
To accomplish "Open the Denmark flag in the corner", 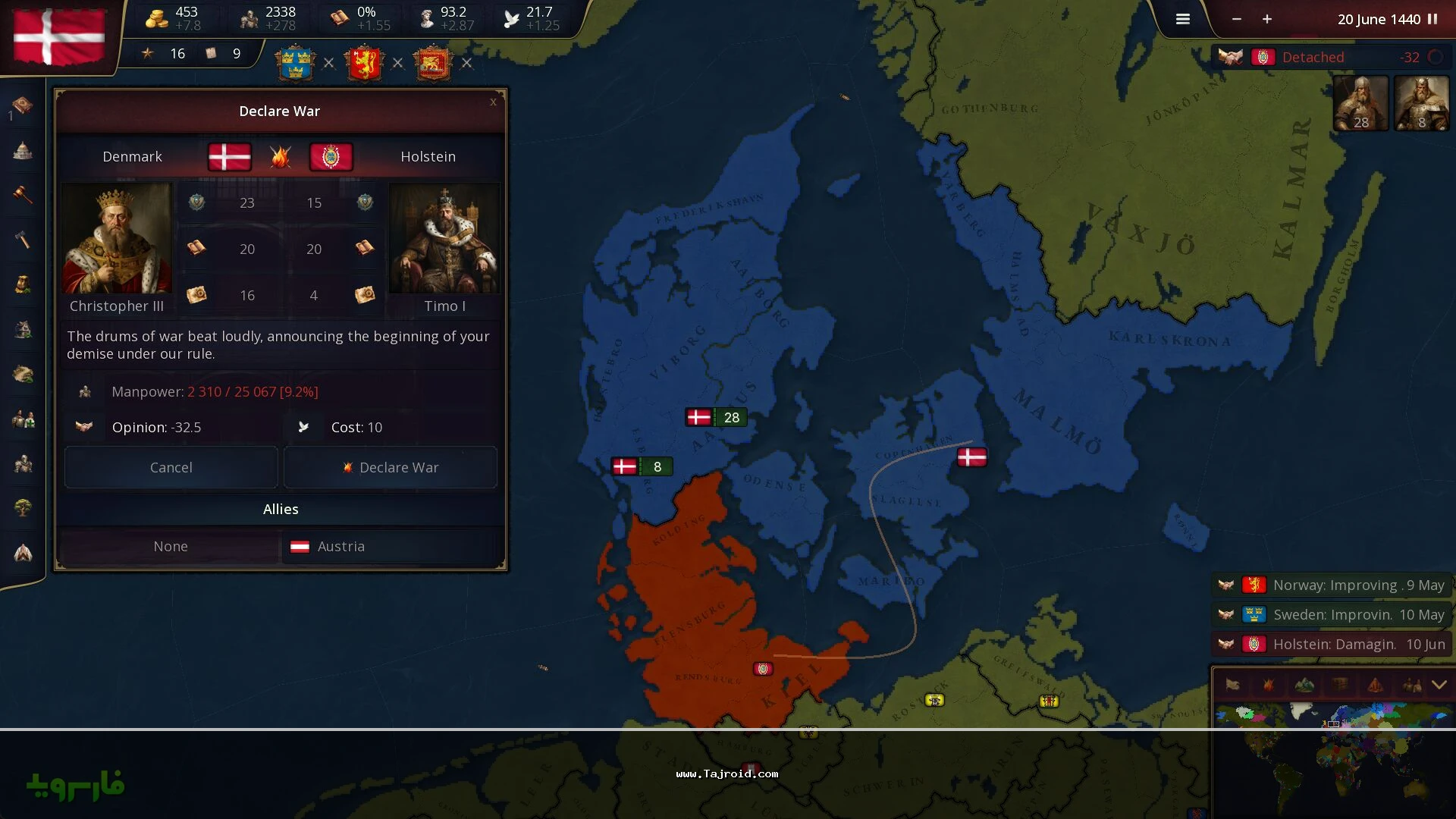I will click(59, 36).
